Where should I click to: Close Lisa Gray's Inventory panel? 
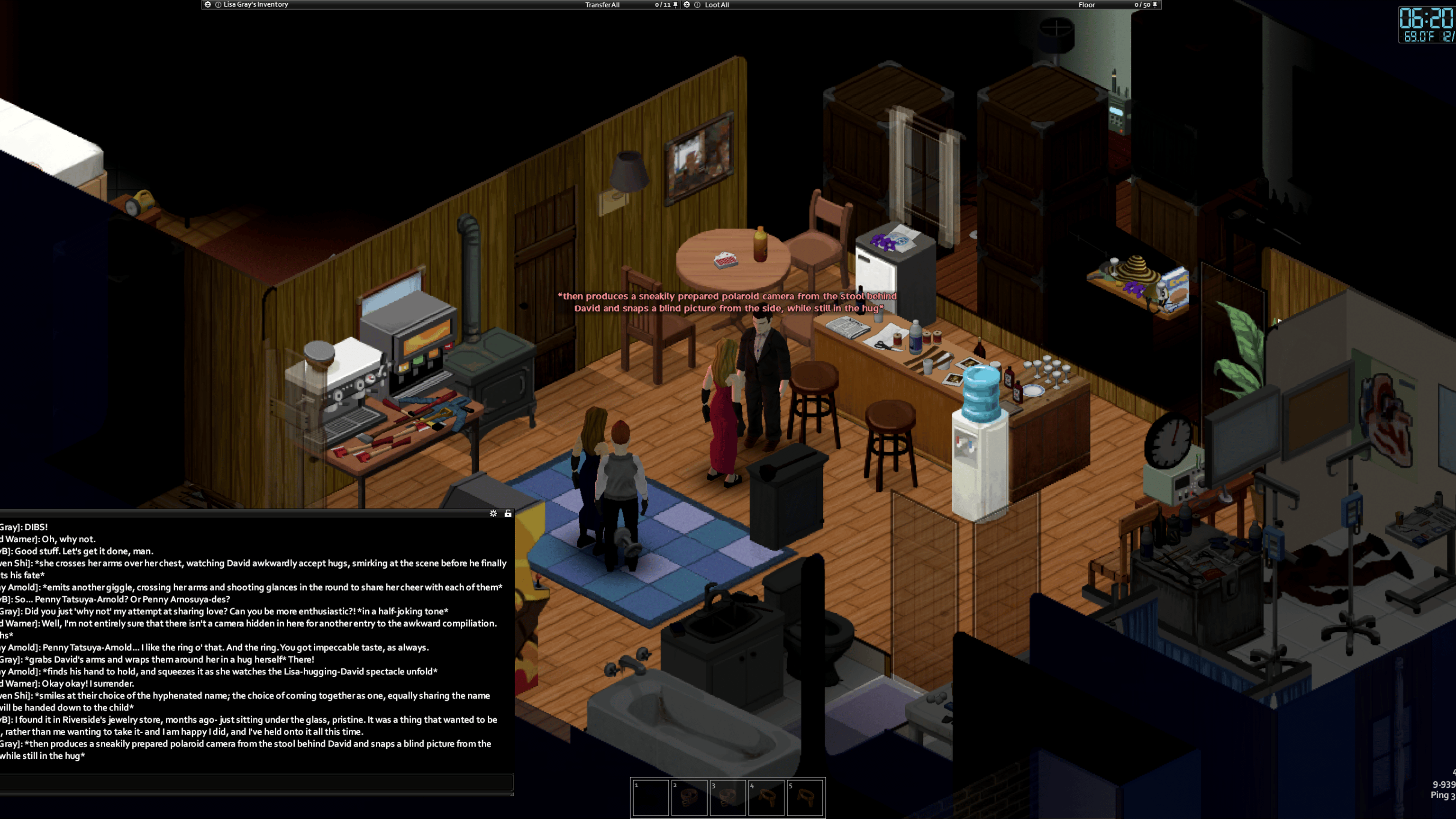click(x=208, y=5)
